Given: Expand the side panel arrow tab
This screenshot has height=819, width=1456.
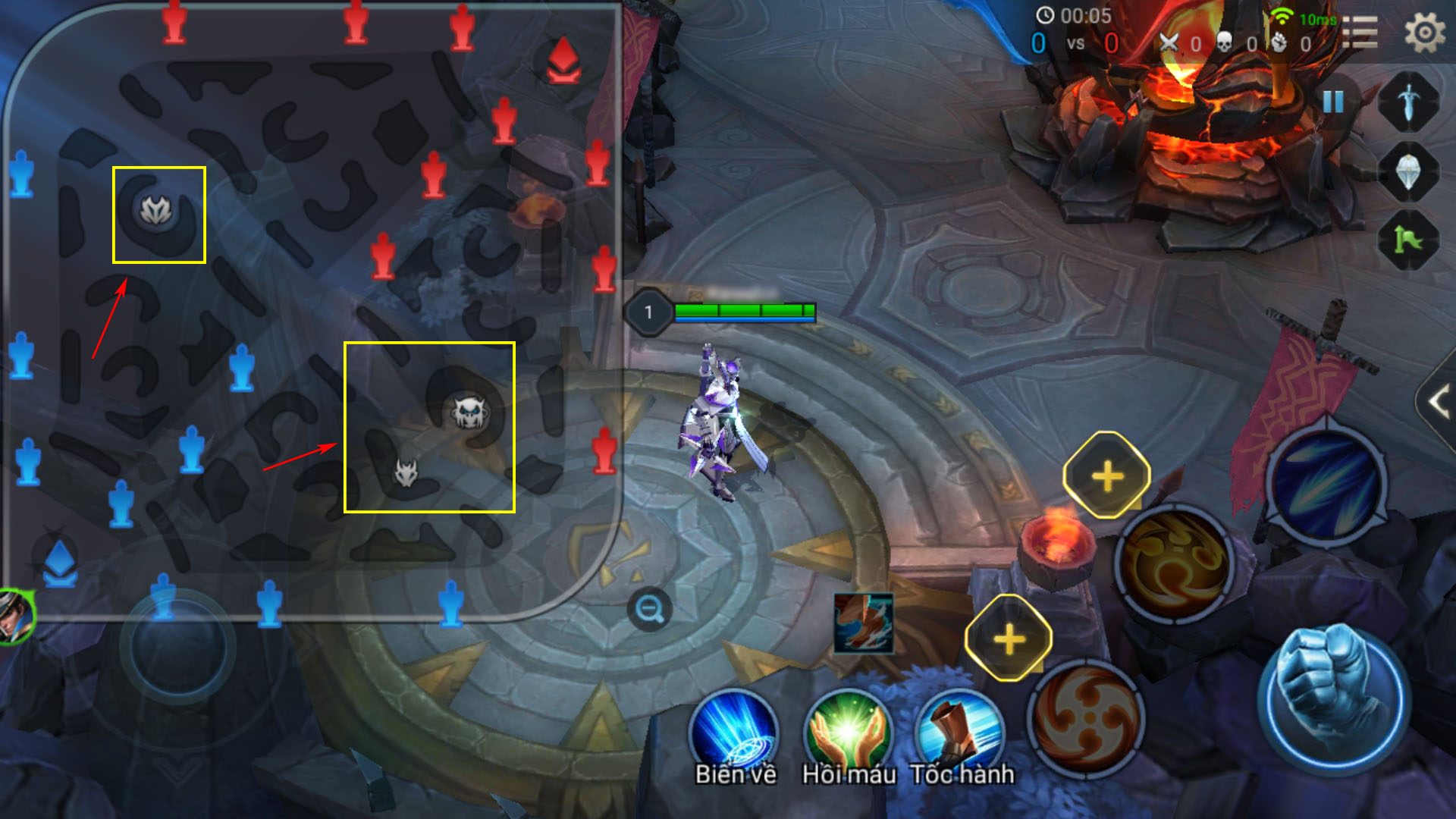Looking at the screenshot, I should [1438, 402].
